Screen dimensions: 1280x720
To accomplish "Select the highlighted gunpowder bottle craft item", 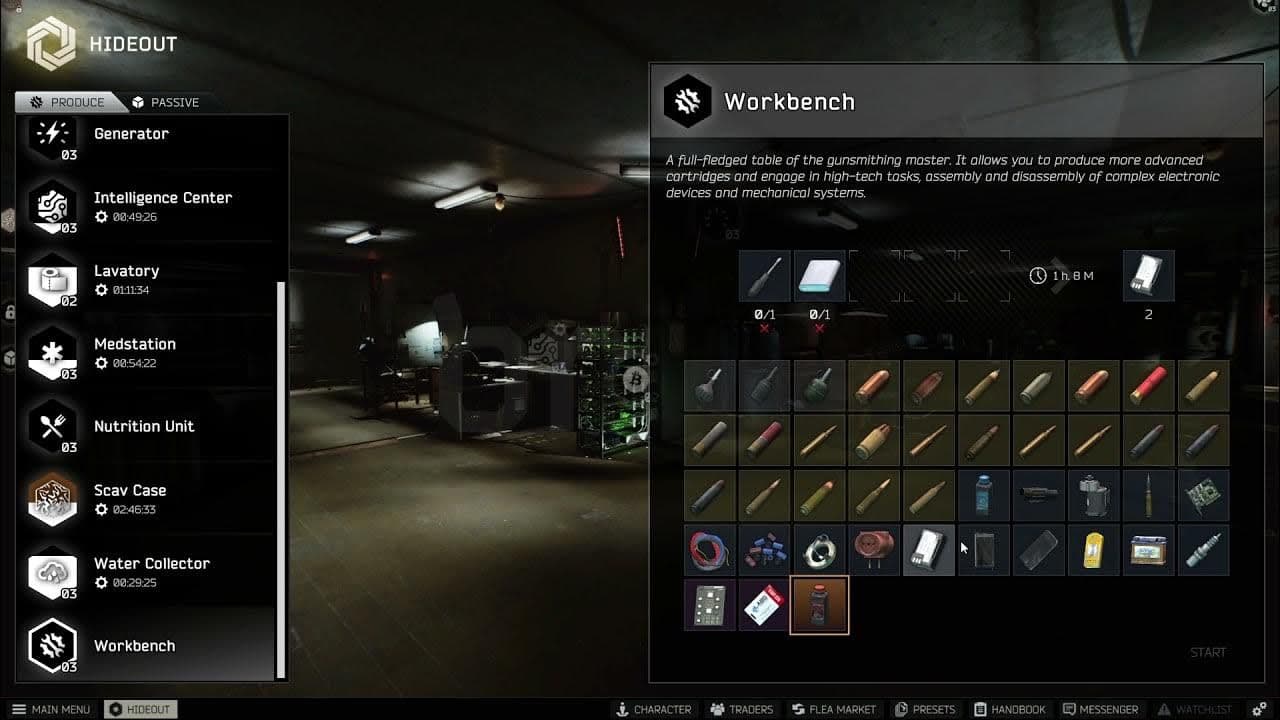I will coord(819,604).
